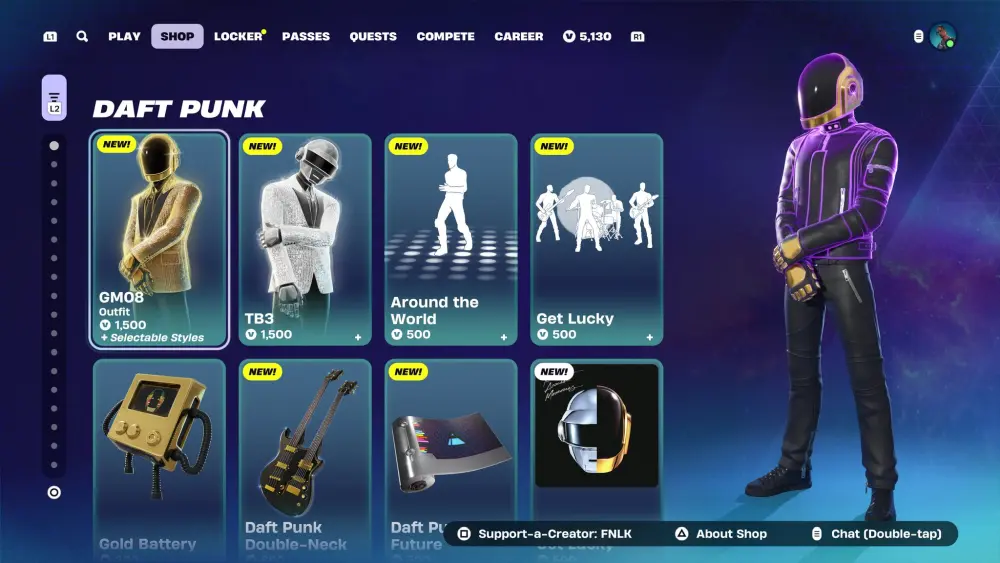The height and width of the screenshot is (563, 1000).
Task: Choose the silver and gold helmet album card
Action: 597,430
